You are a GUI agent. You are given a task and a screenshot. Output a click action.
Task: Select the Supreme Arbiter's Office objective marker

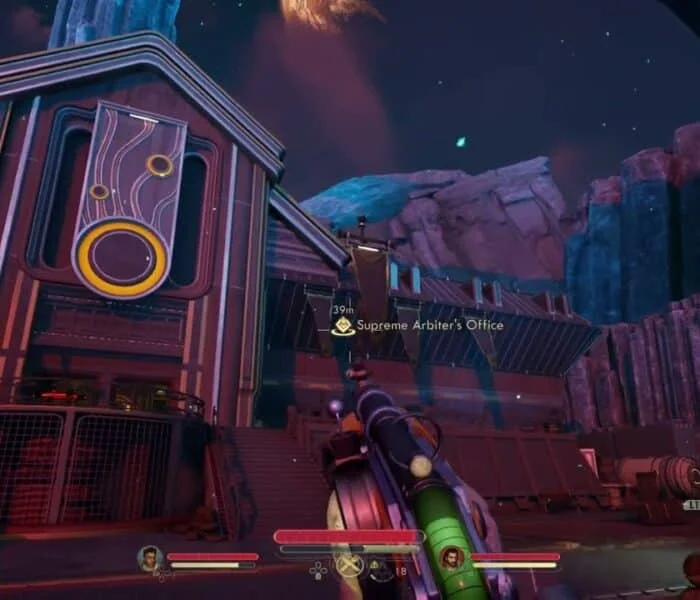tap(343, 325)
